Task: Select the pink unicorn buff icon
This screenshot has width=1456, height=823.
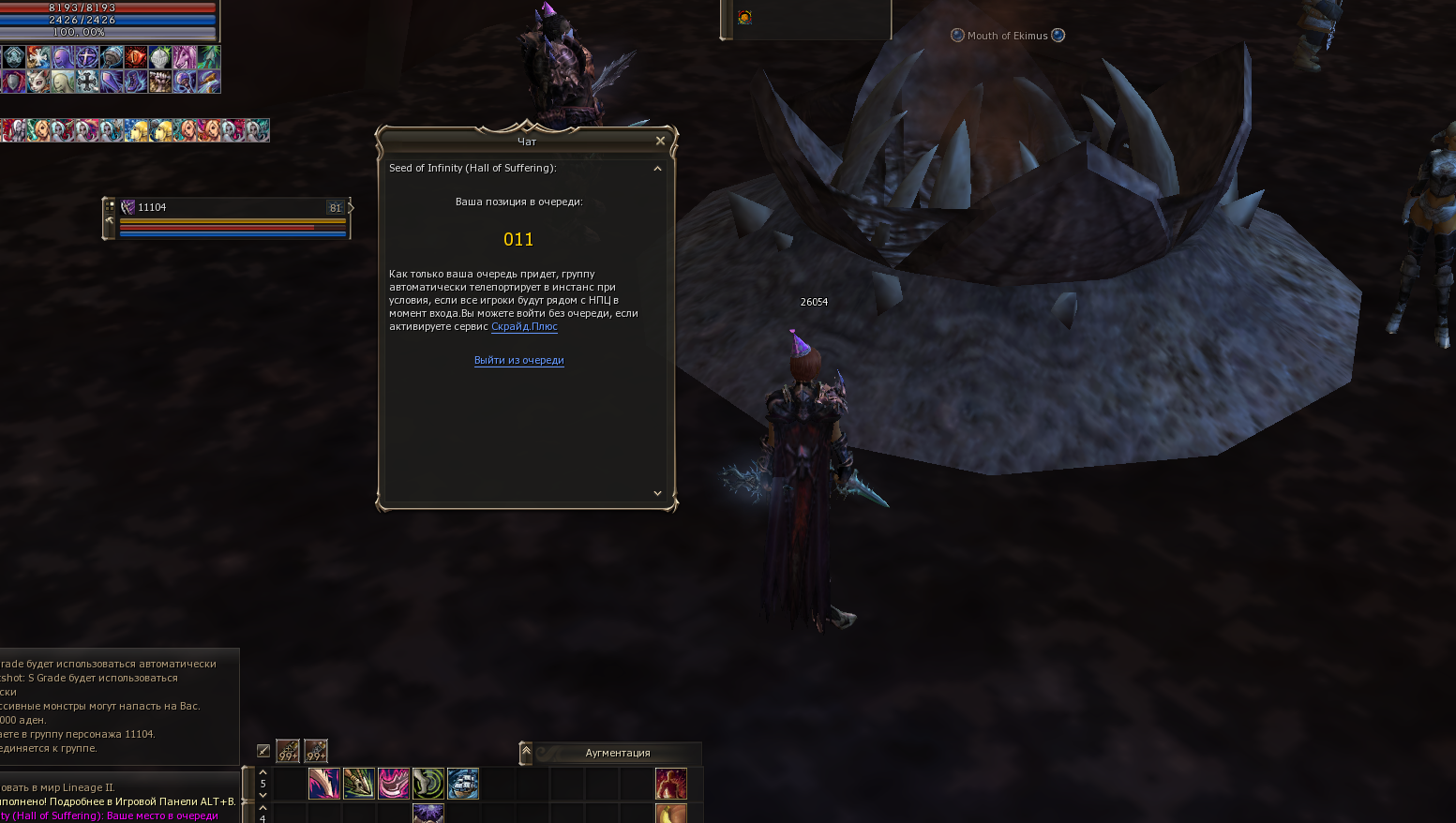Action: (185, 58)
